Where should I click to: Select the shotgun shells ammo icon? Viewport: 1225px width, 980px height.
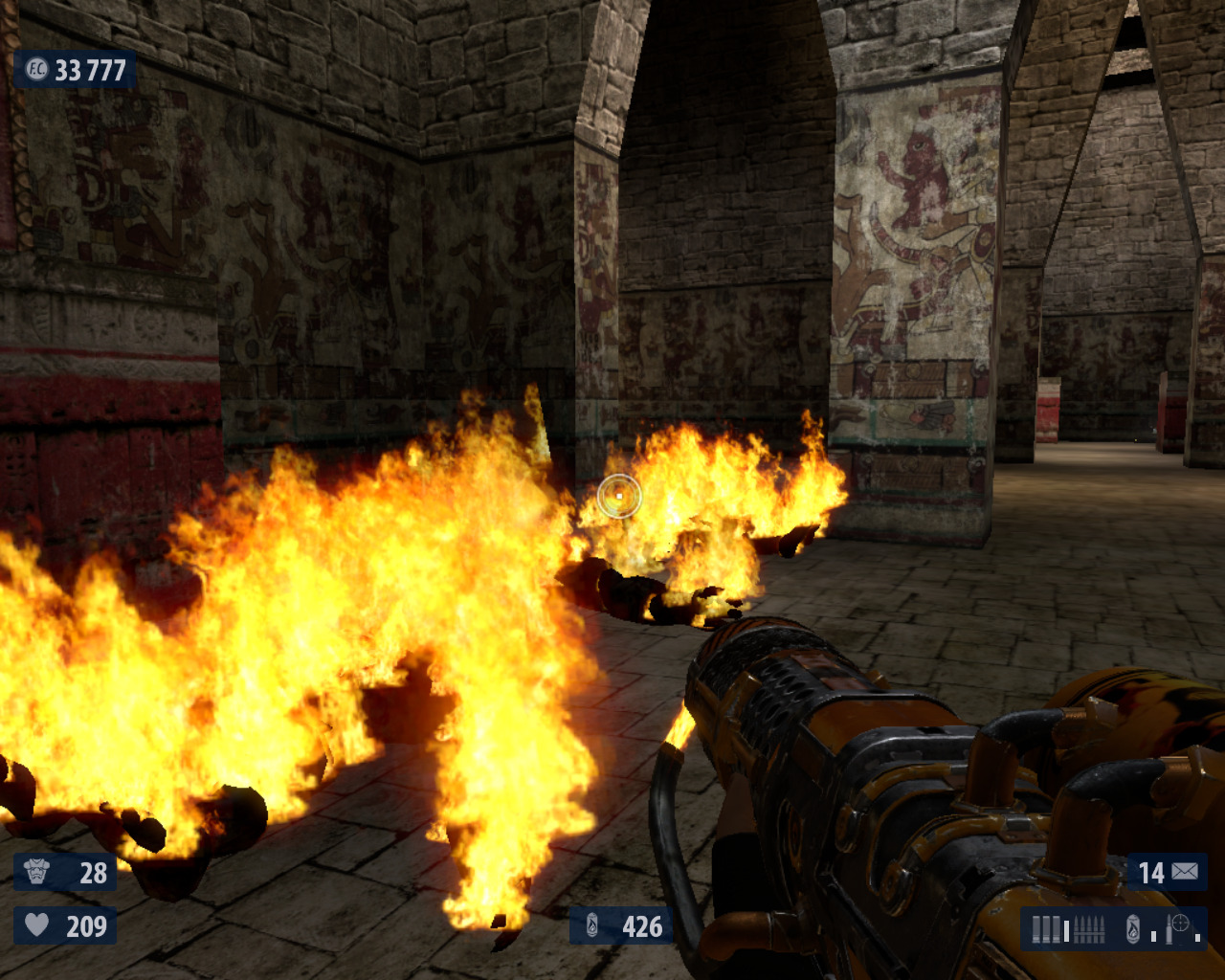pyautogui.click(x=1046, y=929)
